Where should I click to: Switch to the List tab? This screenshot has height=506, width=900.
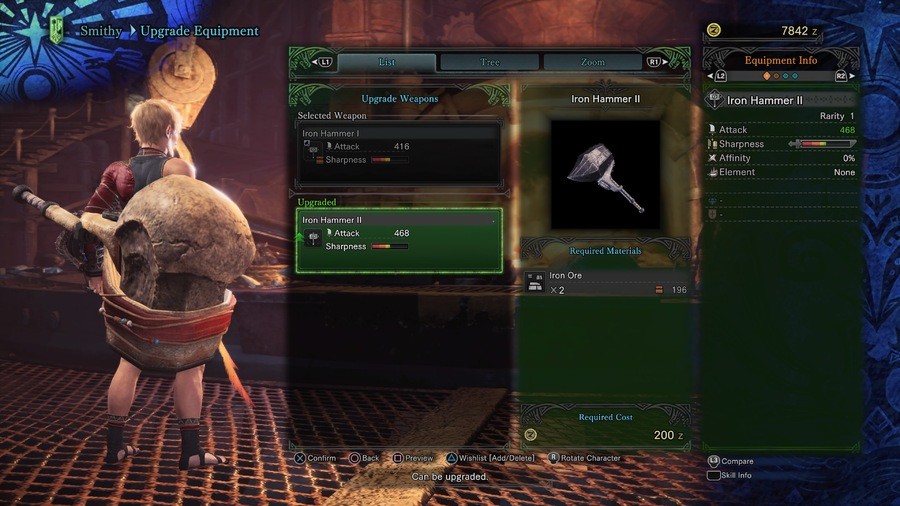pyautogui.click(x=386, y=62)
